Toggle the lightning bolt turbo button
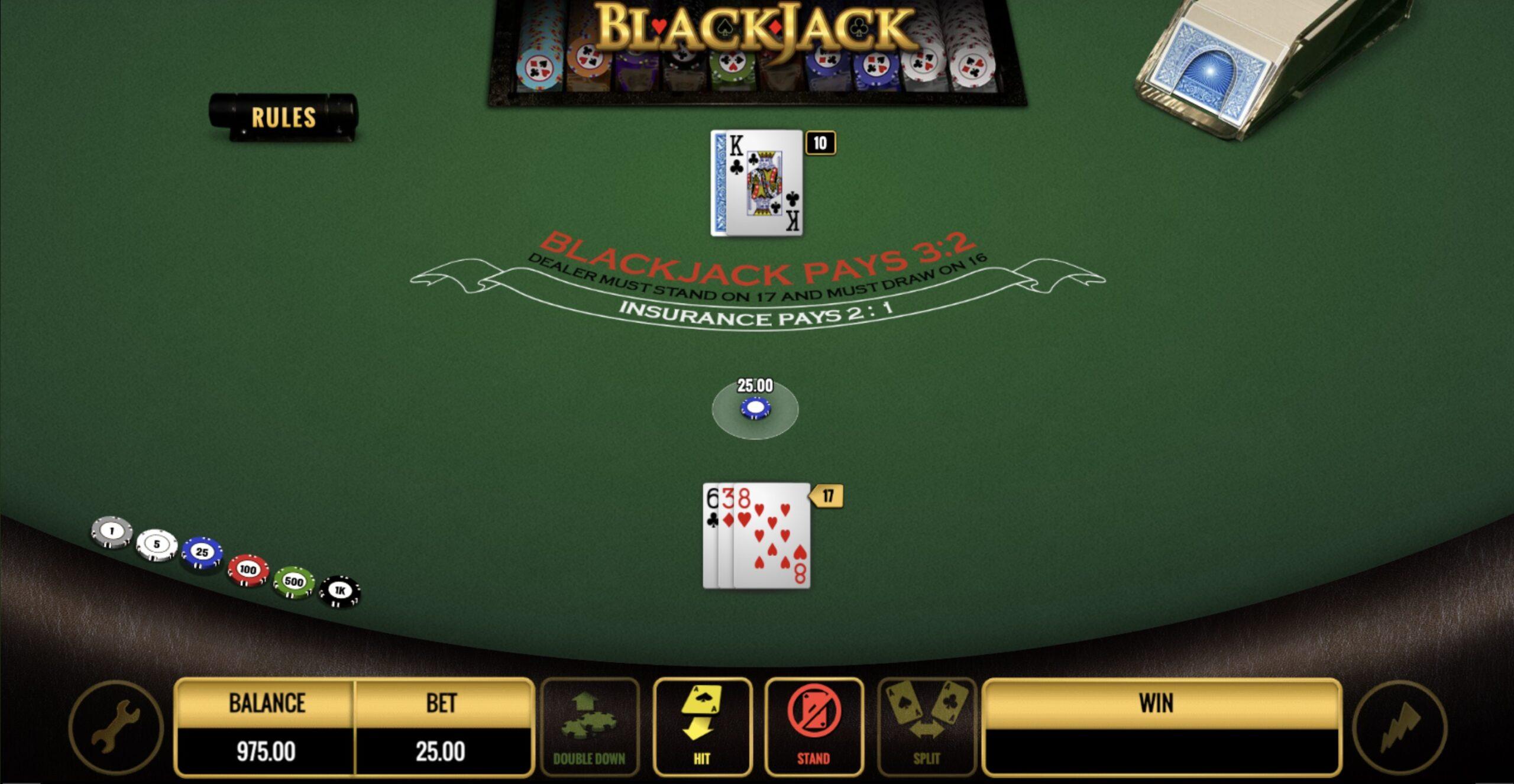The height and width of the screenshot is (784, 1514). [x=1399, y=727]
